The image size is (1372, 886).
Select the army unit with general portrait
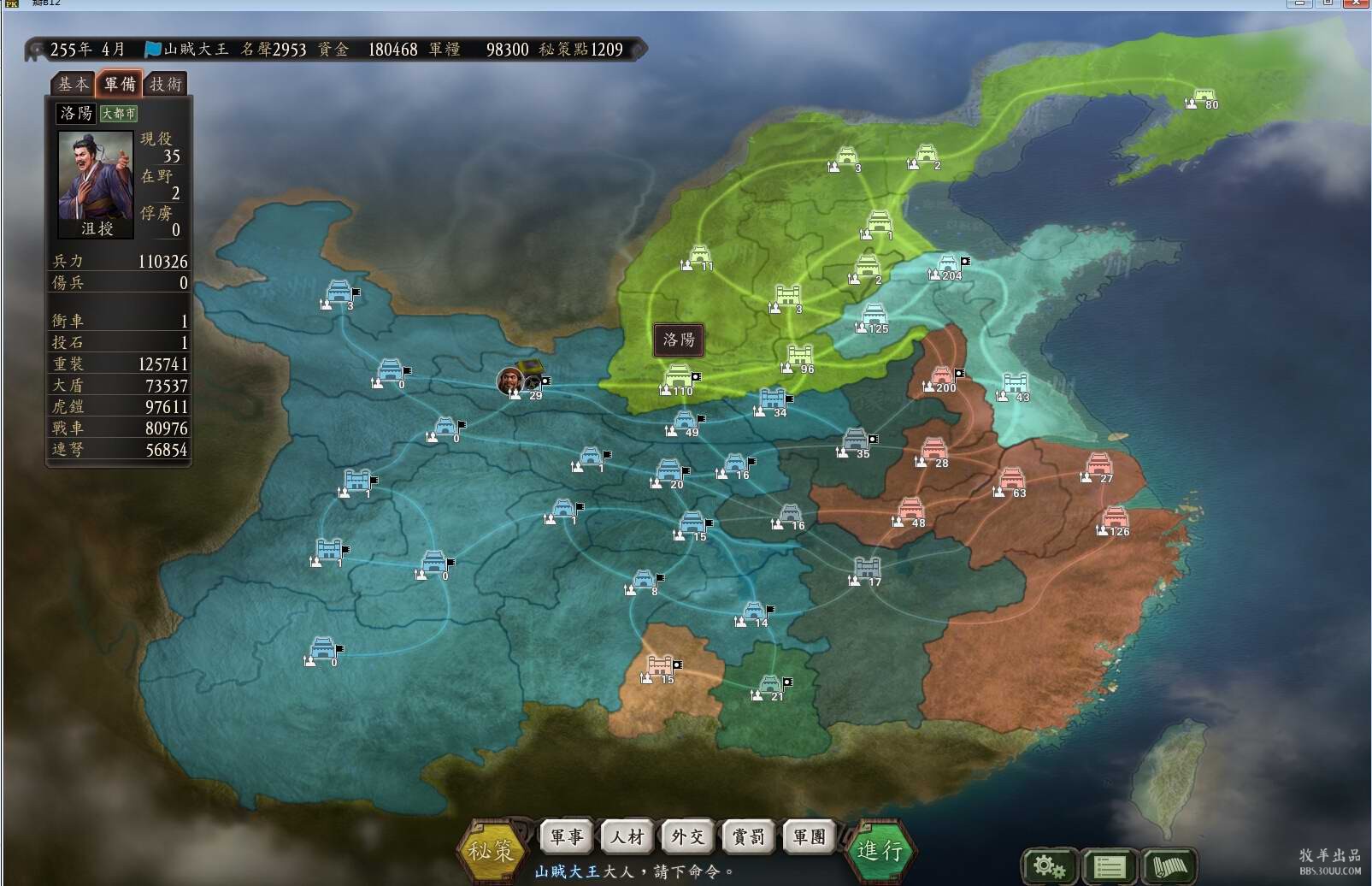point(511,381)
